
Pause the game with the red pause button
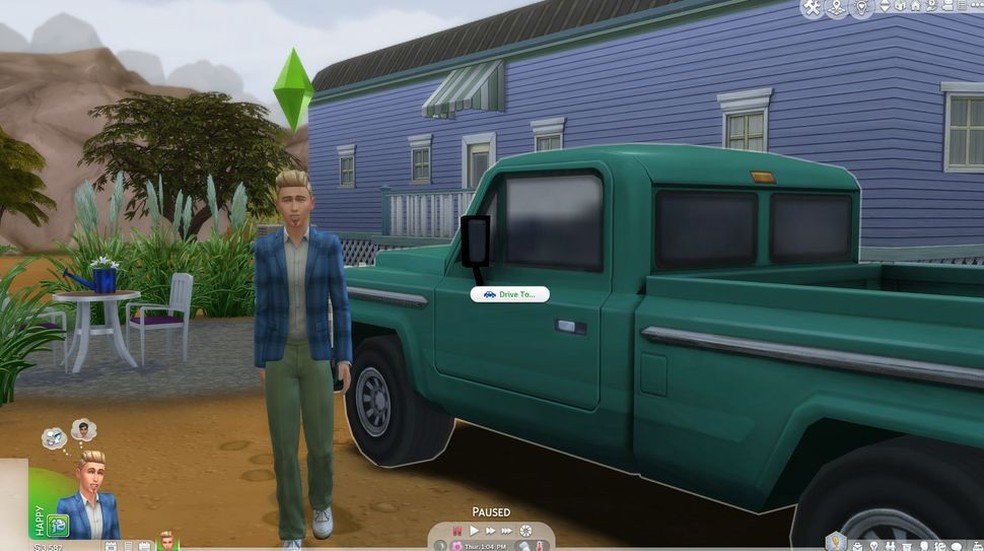click(x=457, y=530)
